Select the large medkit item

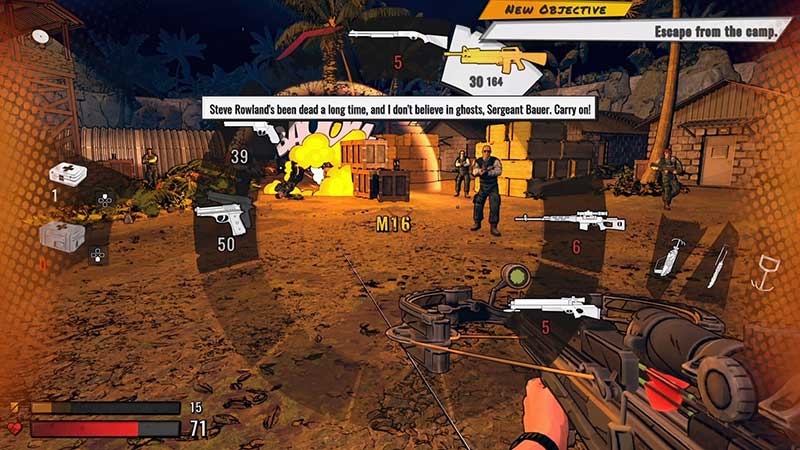coord(62,237)
